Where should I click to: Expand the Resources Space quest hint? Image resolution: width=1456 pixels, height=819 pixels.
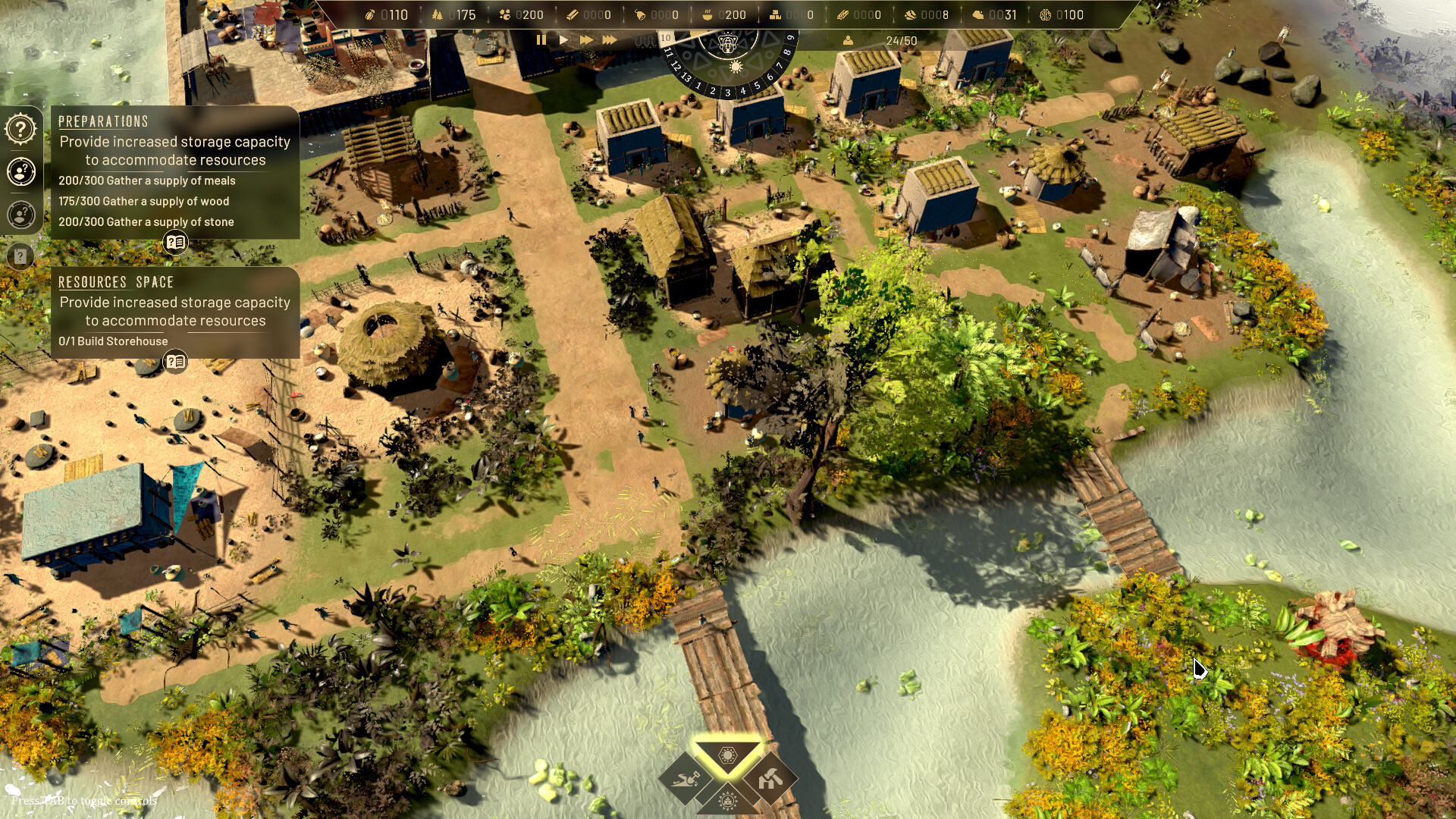(174, 362)
